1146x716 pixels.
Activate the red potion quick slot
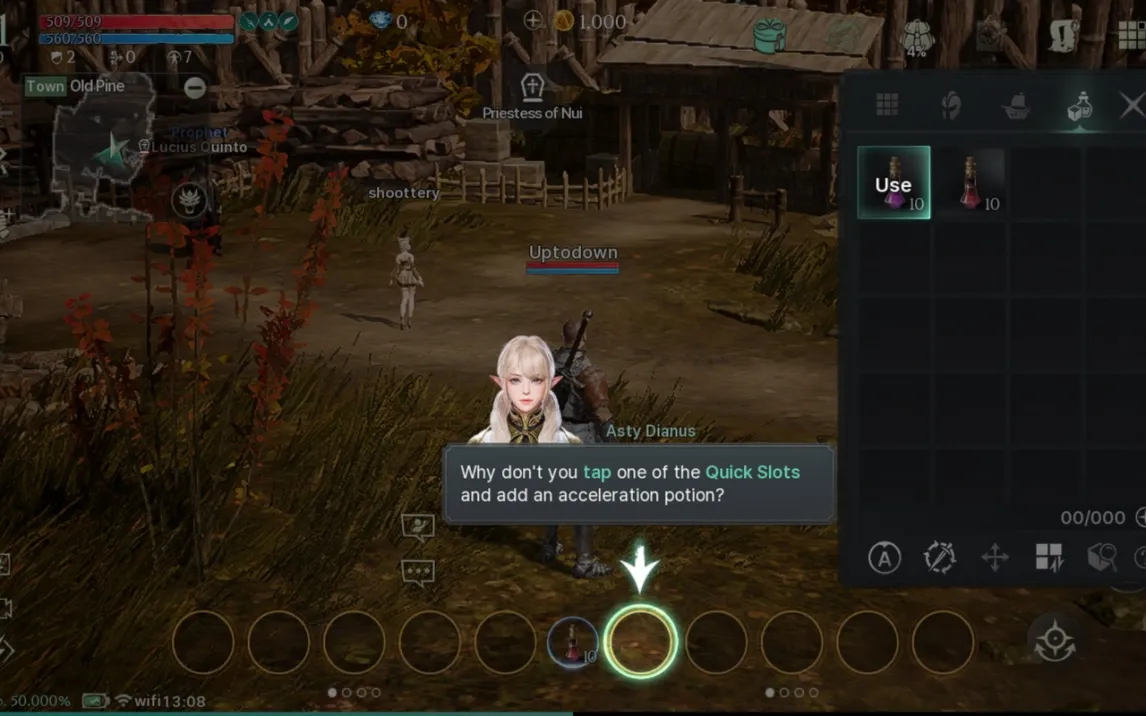(573, 642)
